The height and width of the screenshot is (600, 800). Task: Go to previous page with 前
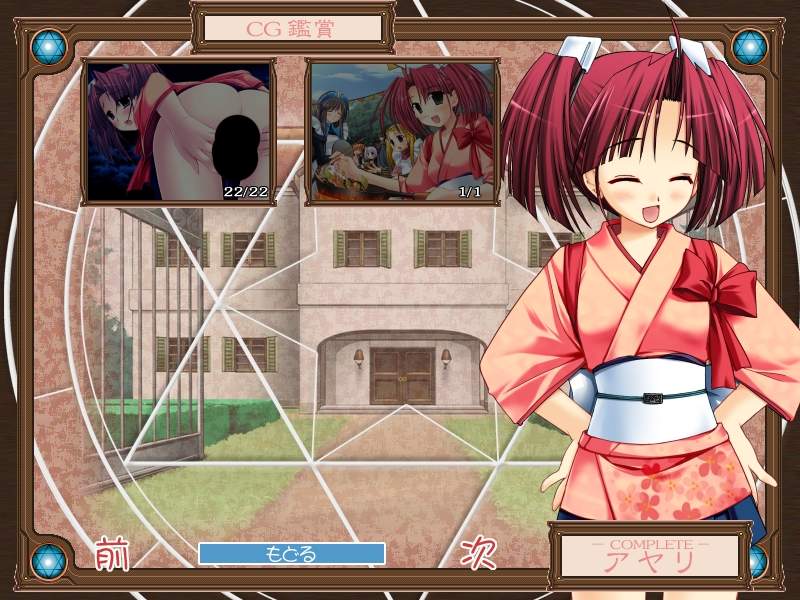113,554
